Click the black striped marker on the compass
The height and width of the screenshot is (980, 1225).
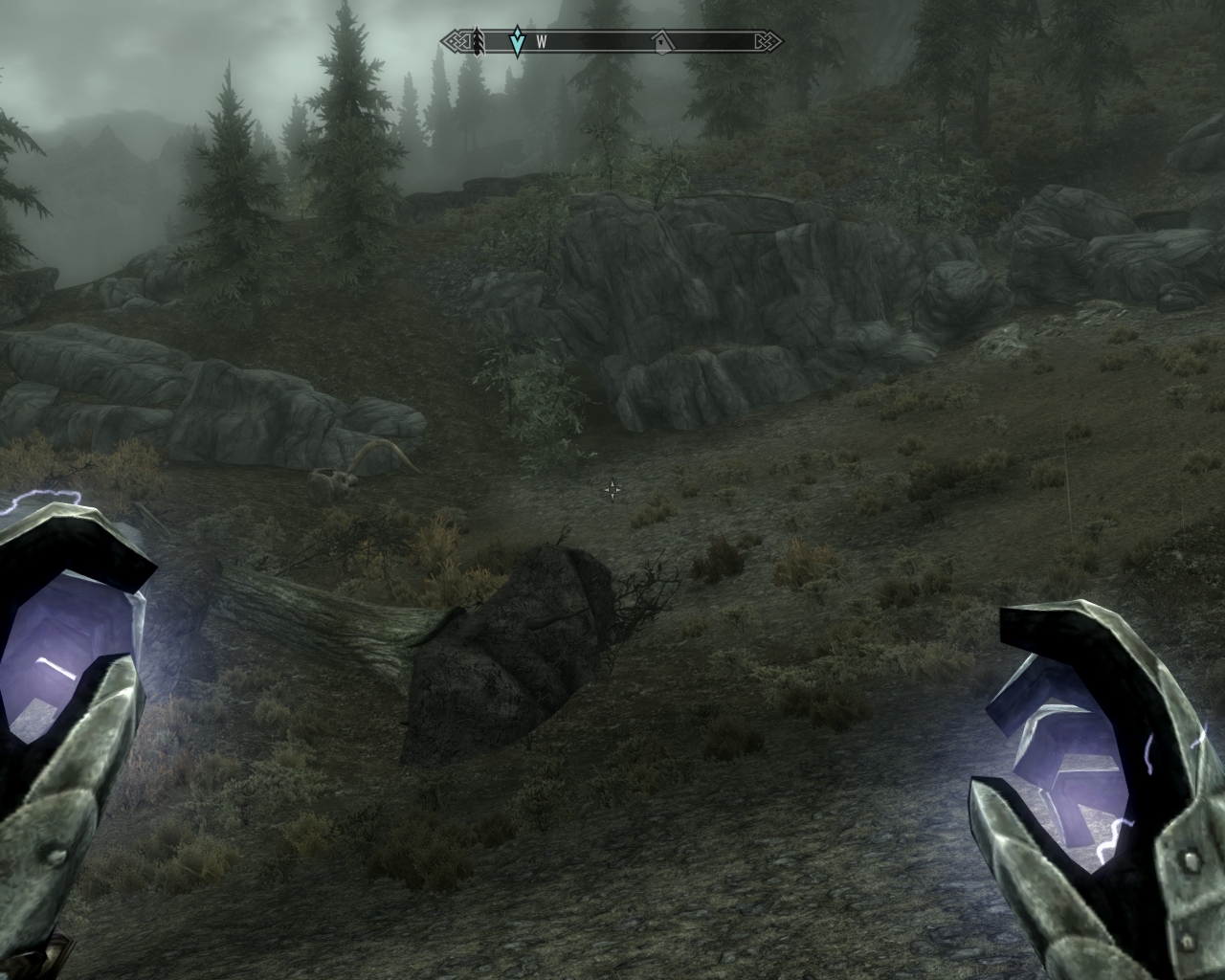tap(476, 41)
